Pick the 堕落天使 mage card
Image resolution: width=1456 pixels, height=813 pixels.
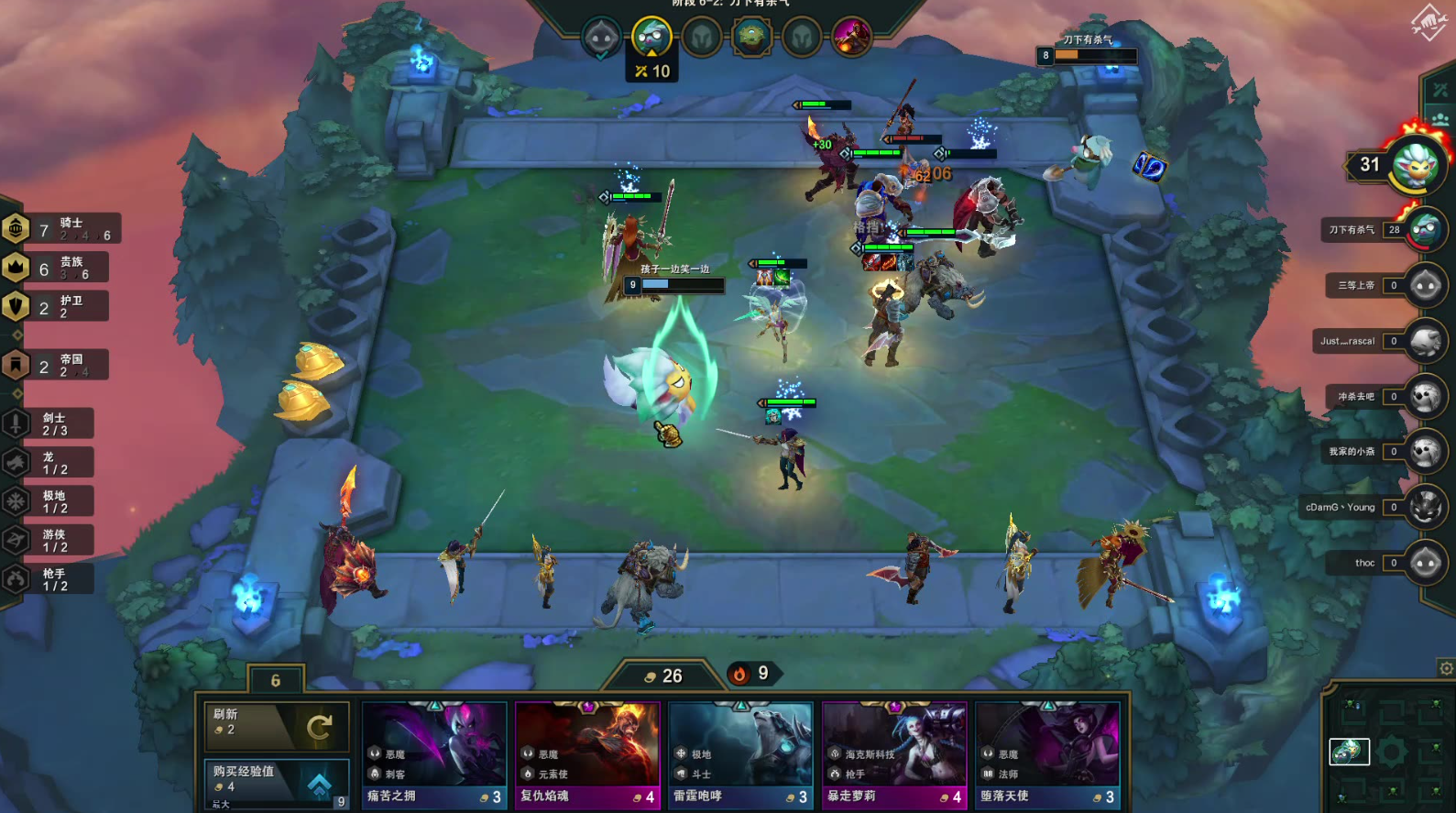1047,755
